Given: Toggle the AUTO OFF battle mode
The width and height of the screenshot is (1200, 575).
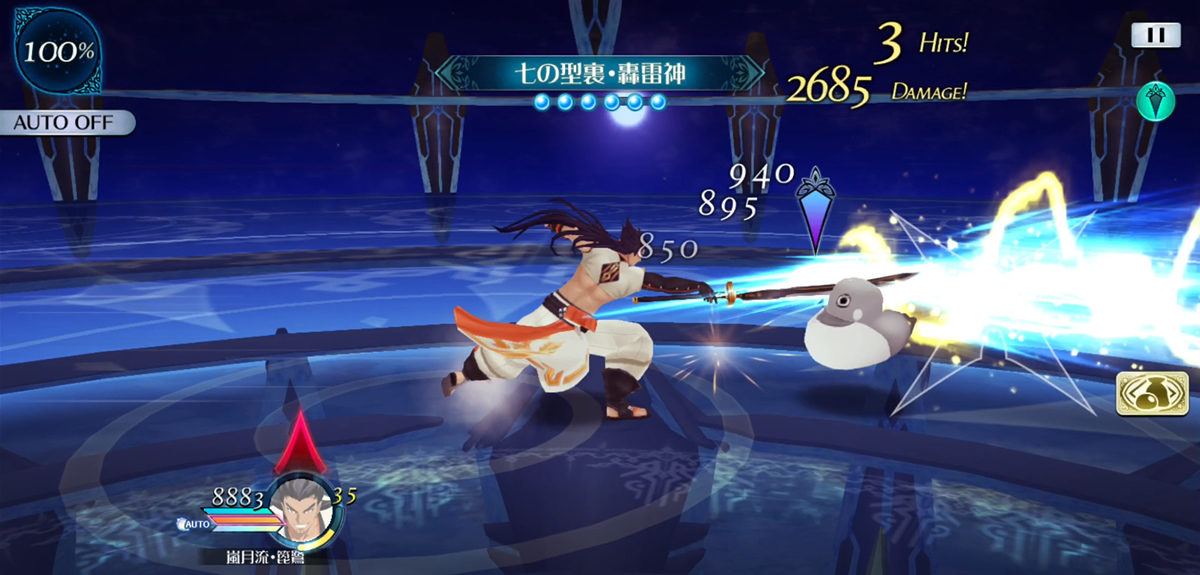Looking at the screenshot, I should click(x=65, y=123).
